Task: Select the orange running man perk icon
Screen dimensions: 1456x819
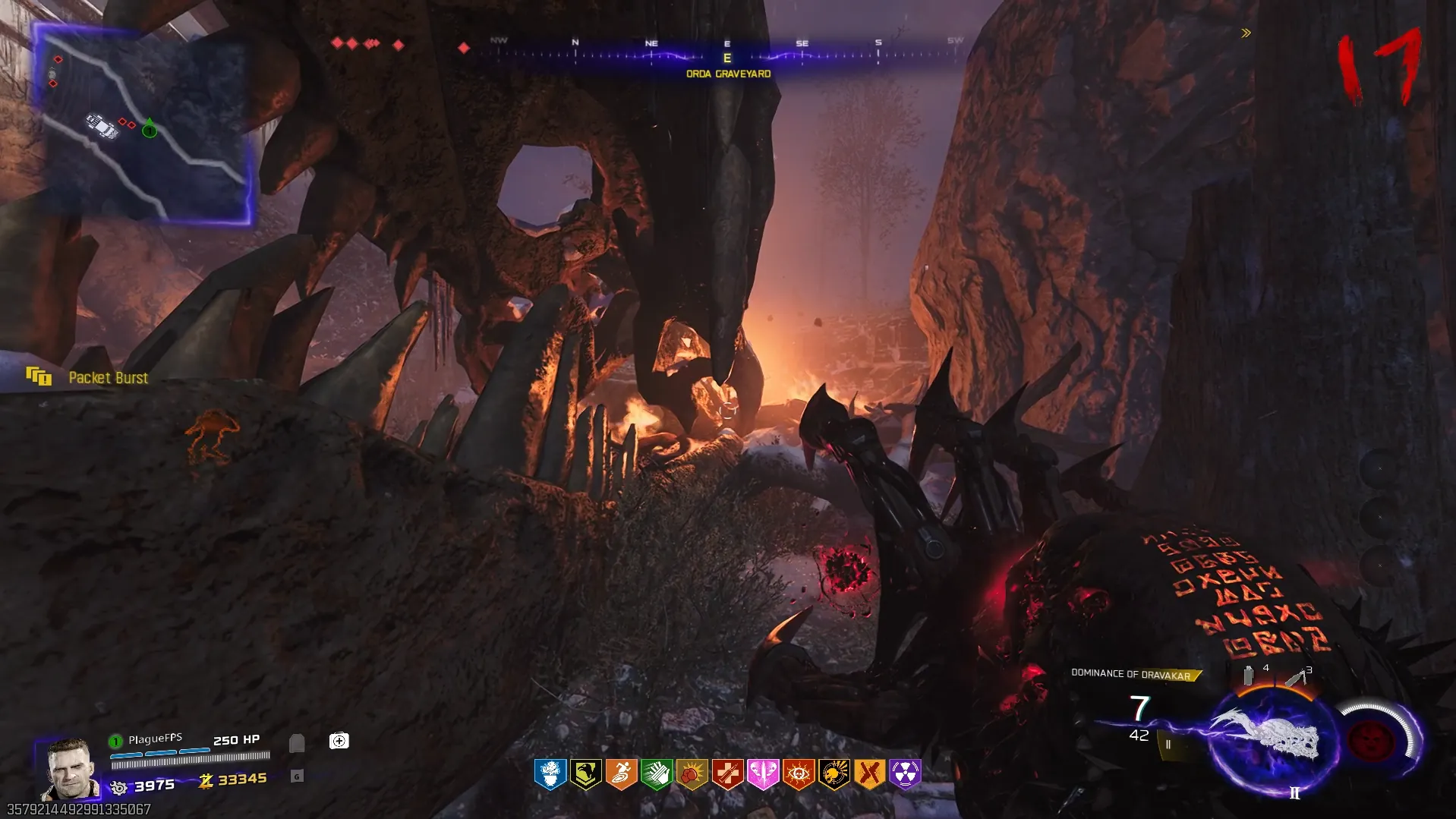Action: click(621, 773)
